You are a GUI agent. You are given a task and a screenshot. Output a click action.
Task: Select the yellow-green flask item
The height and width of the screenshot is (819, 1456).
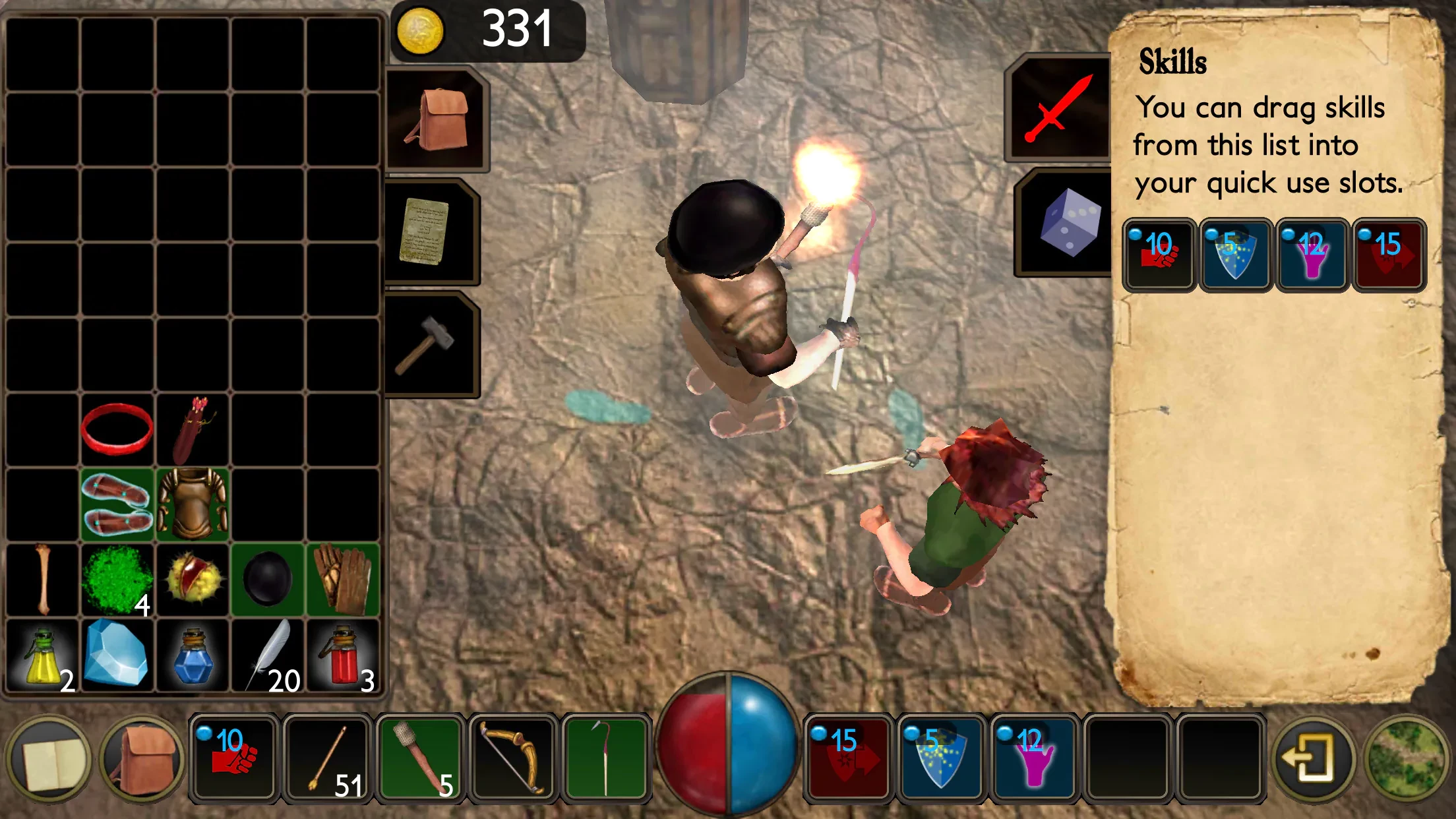(x=42, y=654)
